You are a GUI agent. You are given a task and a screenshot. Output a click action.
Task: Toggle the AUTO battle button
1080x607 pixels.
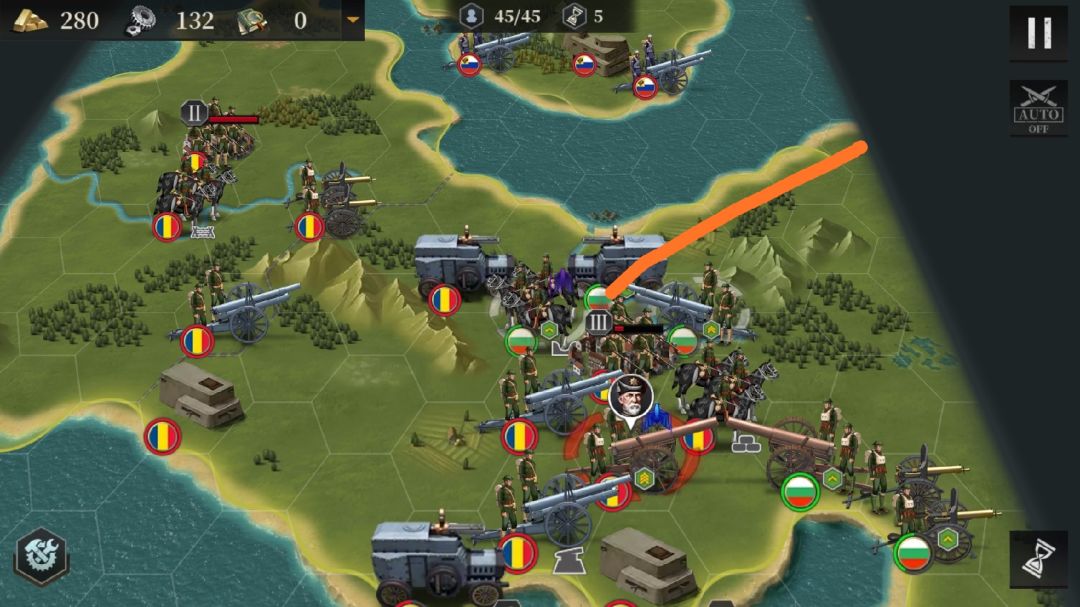(x=1038, y=108)
